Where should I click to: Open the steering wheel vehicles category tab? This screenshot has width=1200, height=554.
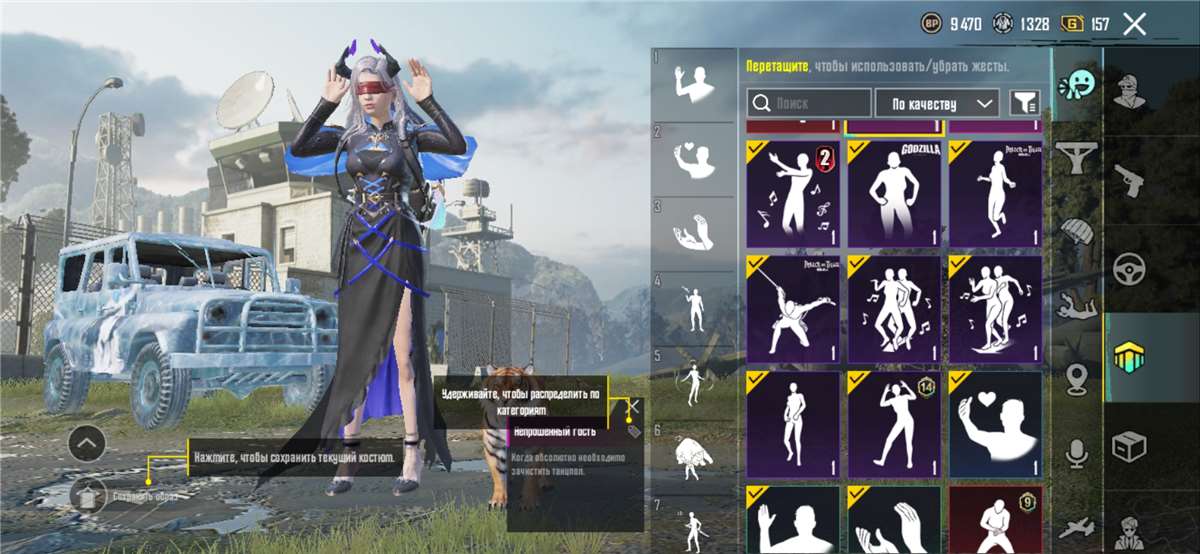click(1130, 268)
